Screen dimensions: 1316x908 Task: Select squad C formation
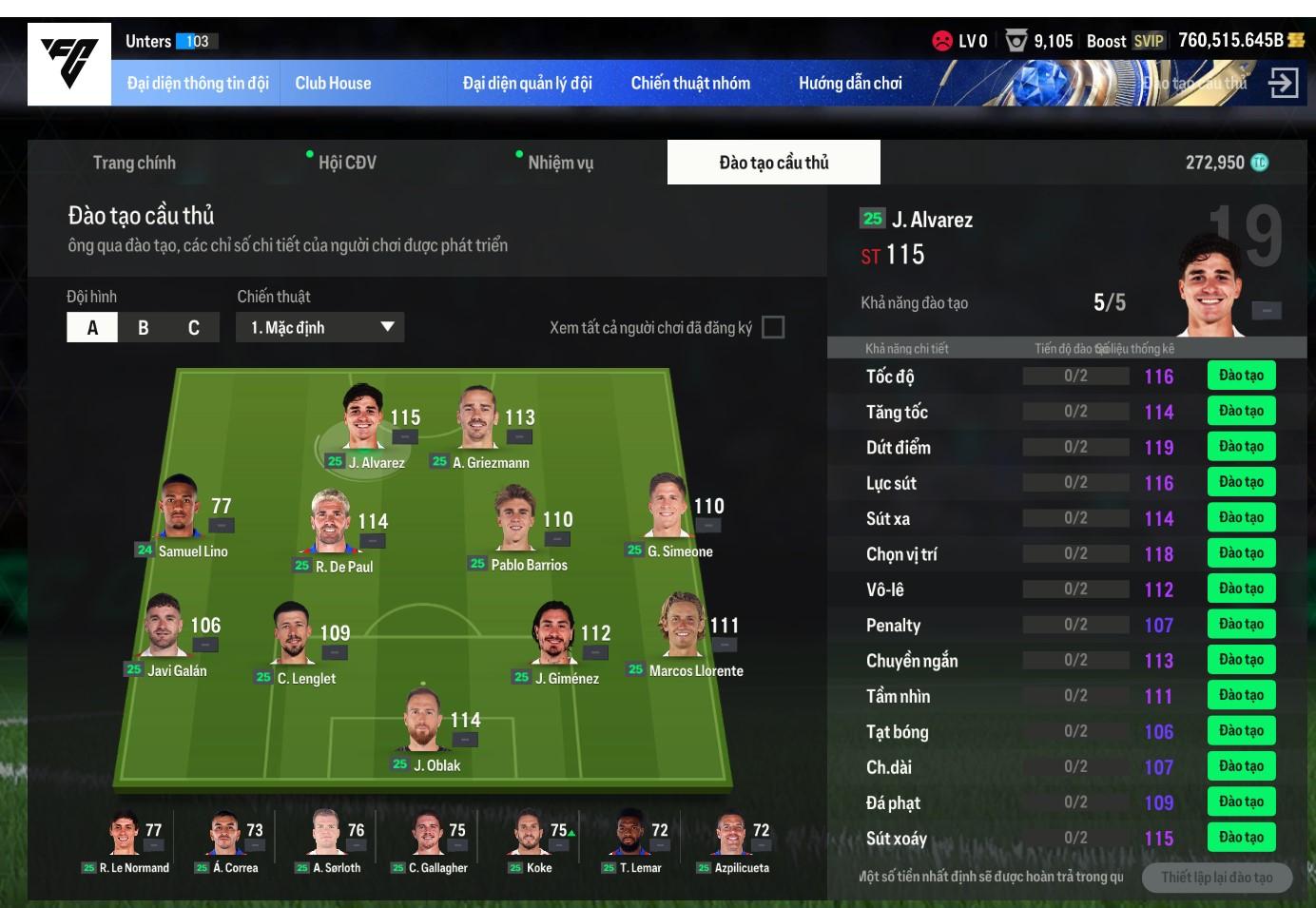pos(194,327)
